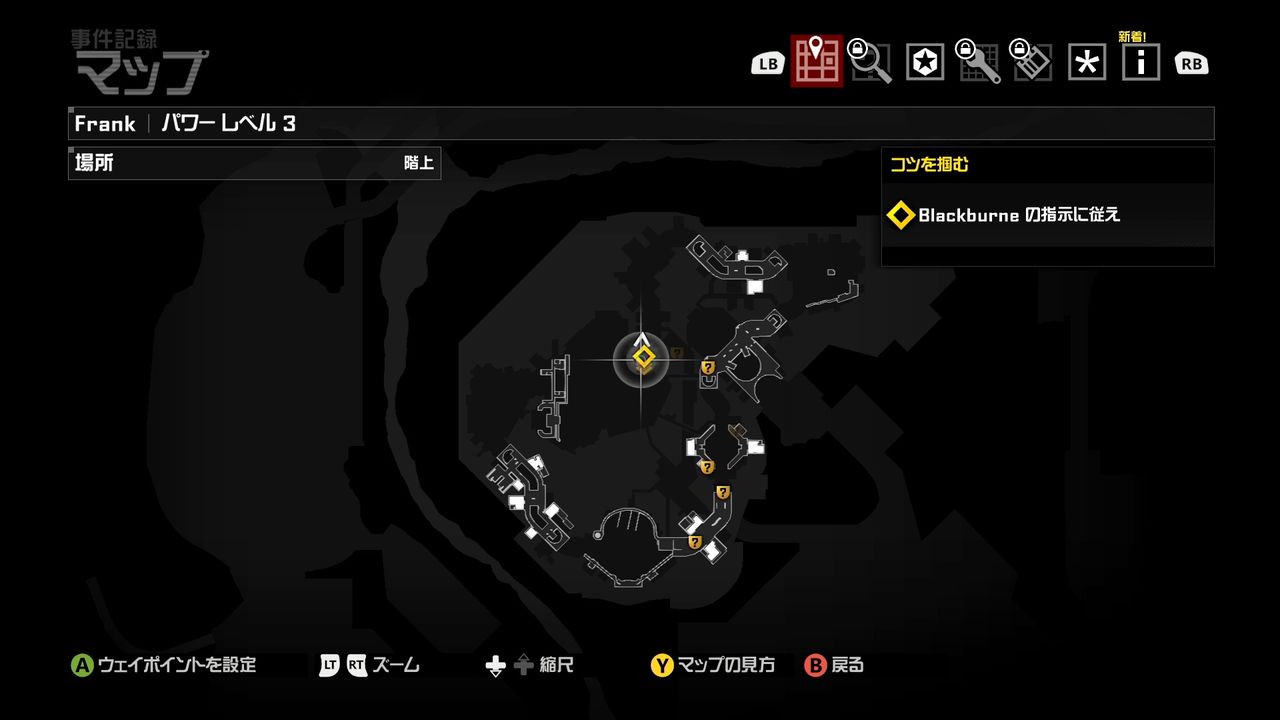Screen dimensions: 1280x720
Task: Click the Blackburne objective diamond in quest panel
Action: click(x=901, y=215)
